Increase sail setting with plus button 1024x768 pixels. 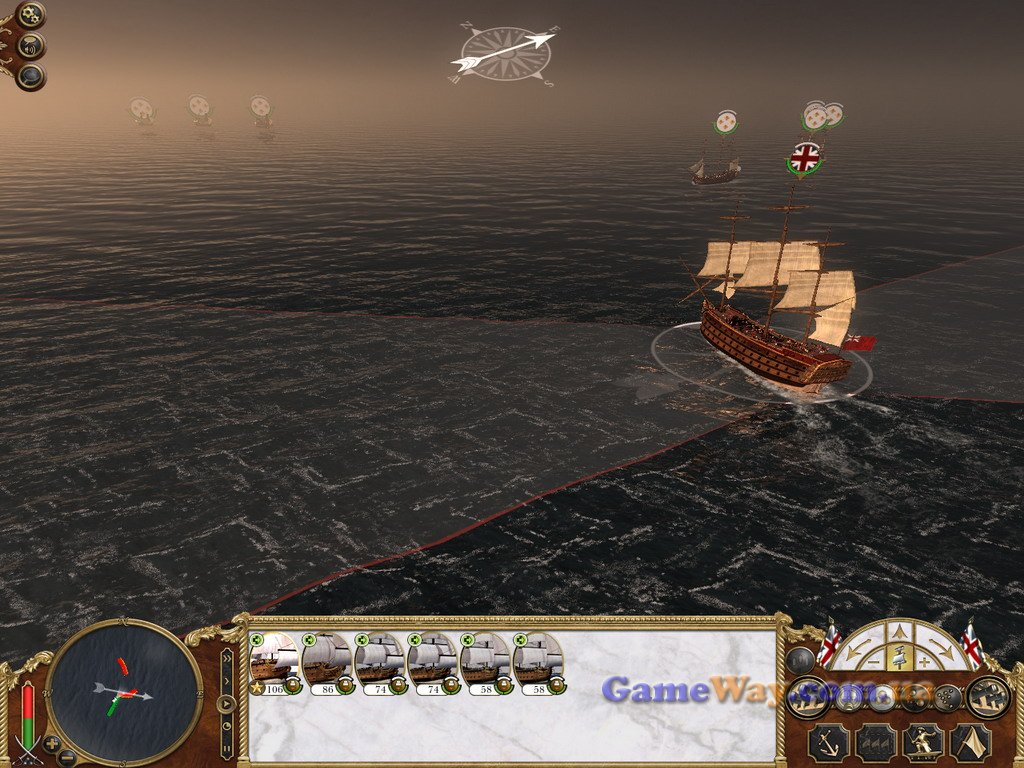(x=924, y=661)
